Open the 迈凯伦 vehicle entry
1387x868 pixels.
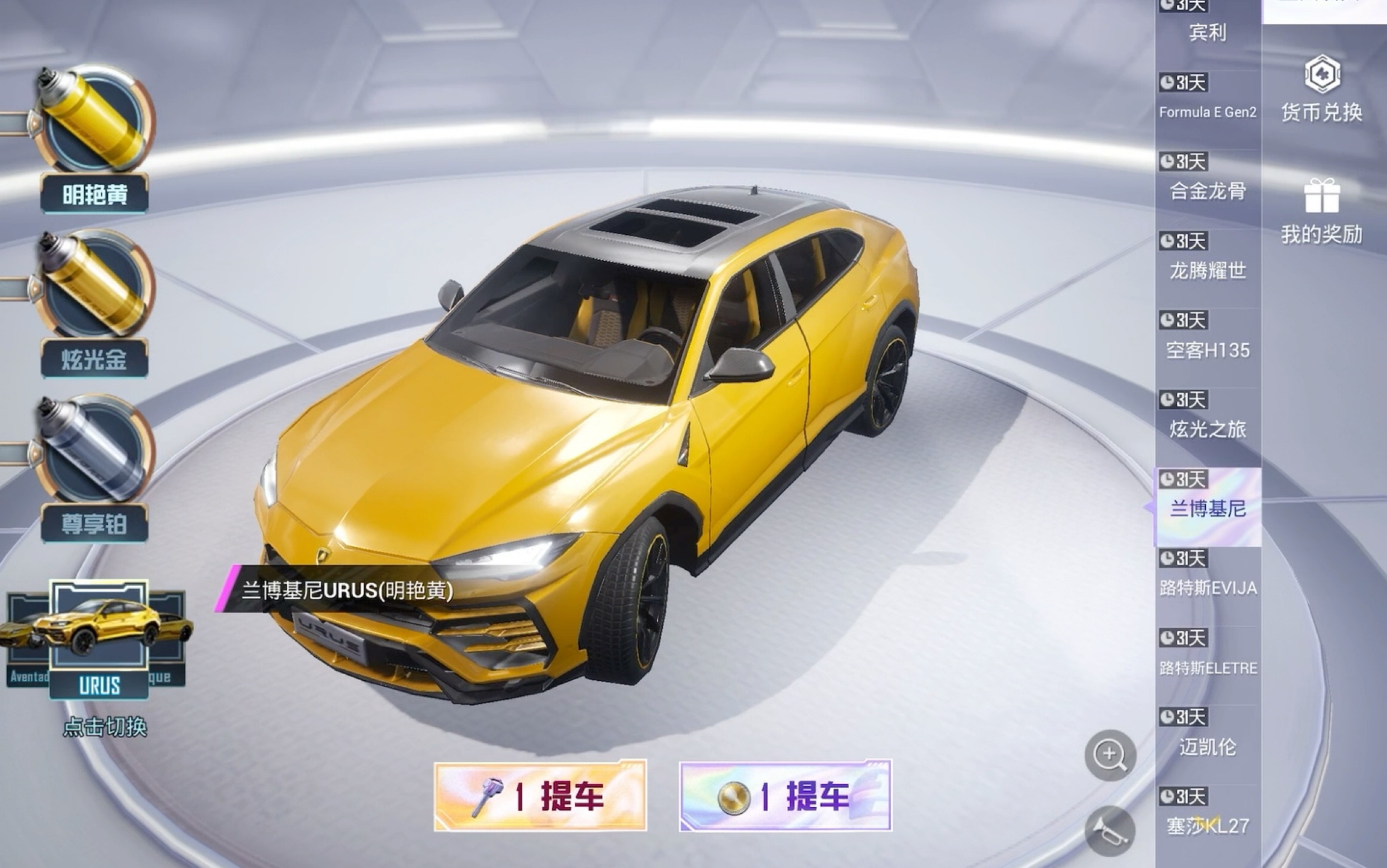(1207, 748)
